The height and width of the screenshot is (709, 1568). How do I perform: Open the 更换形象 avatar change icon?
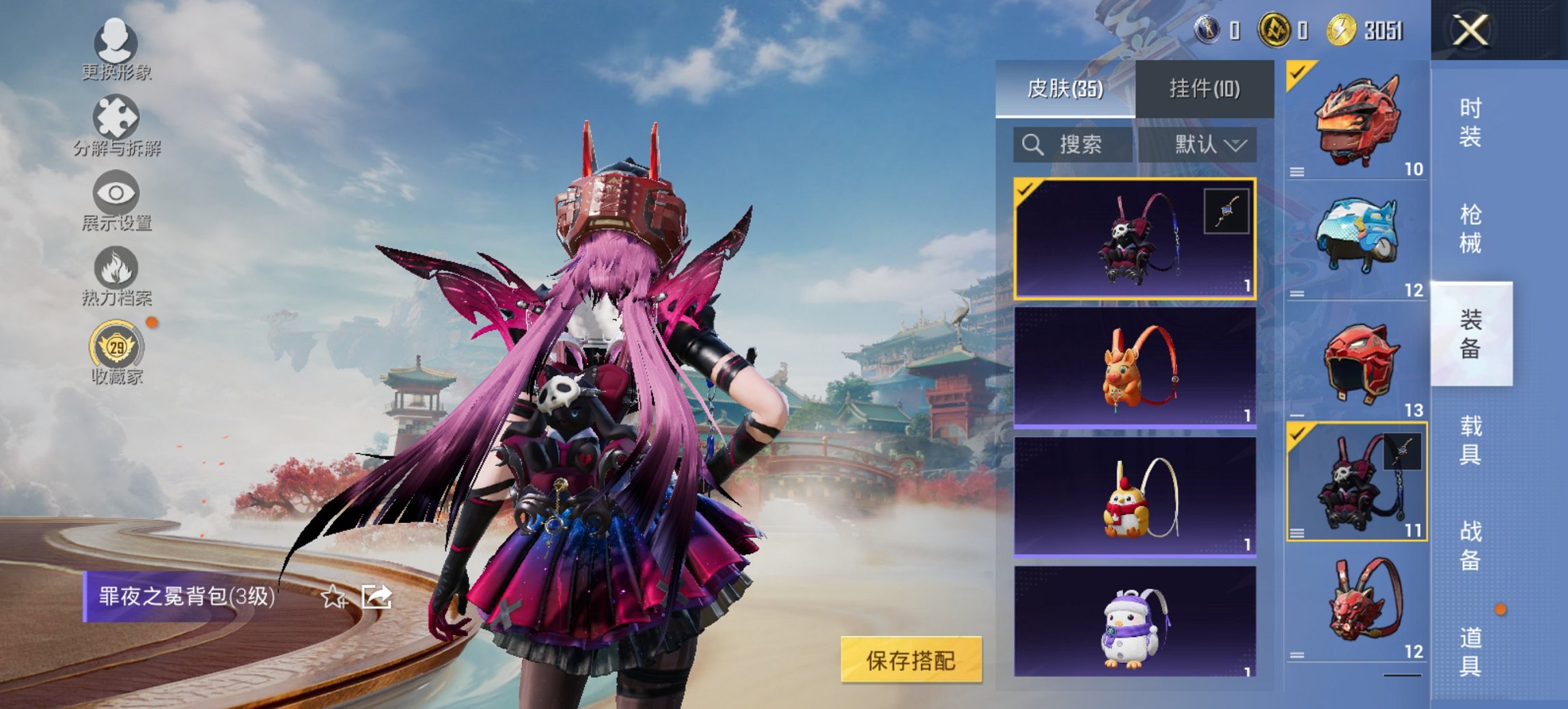point(118,44)
